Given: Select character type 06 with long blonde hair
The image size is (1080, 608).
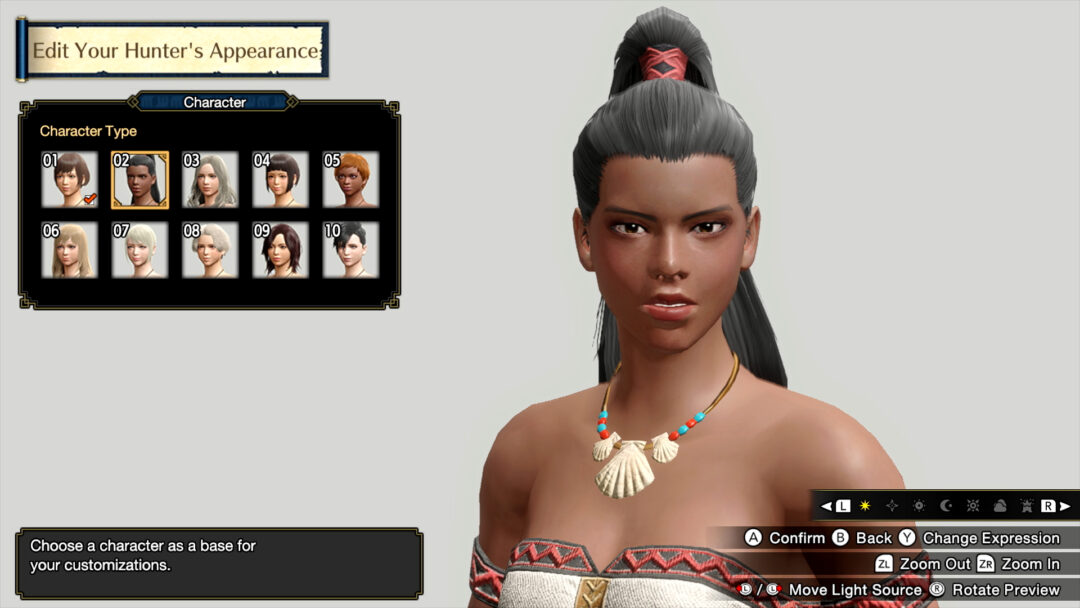Looking at the screenshot, I should tap(70, 250).
